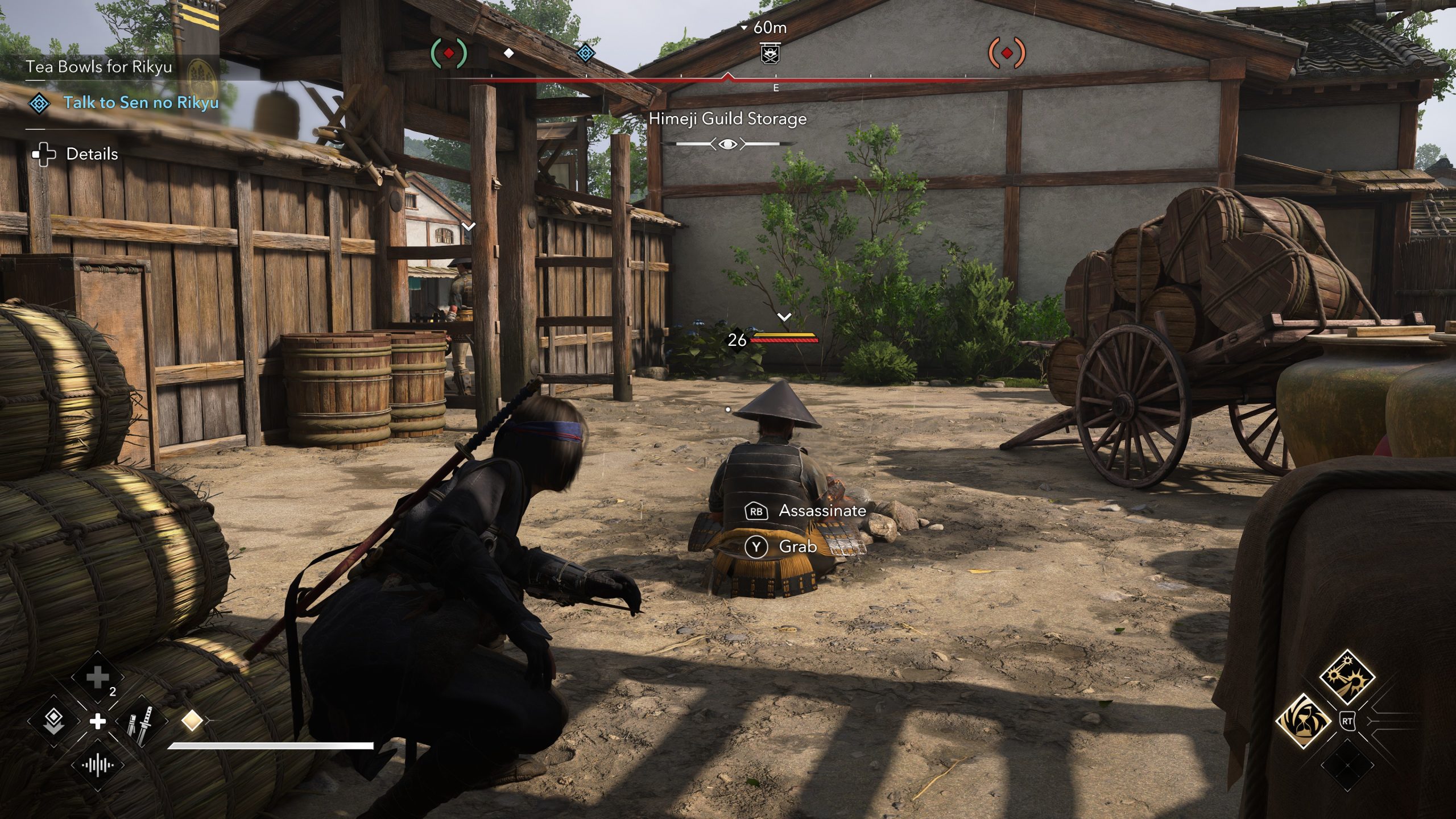Select the glowing gold diamond adrenaline chunk
Image resolution: width=1456 pixels, height=819 pixels.
pos(192,721)
